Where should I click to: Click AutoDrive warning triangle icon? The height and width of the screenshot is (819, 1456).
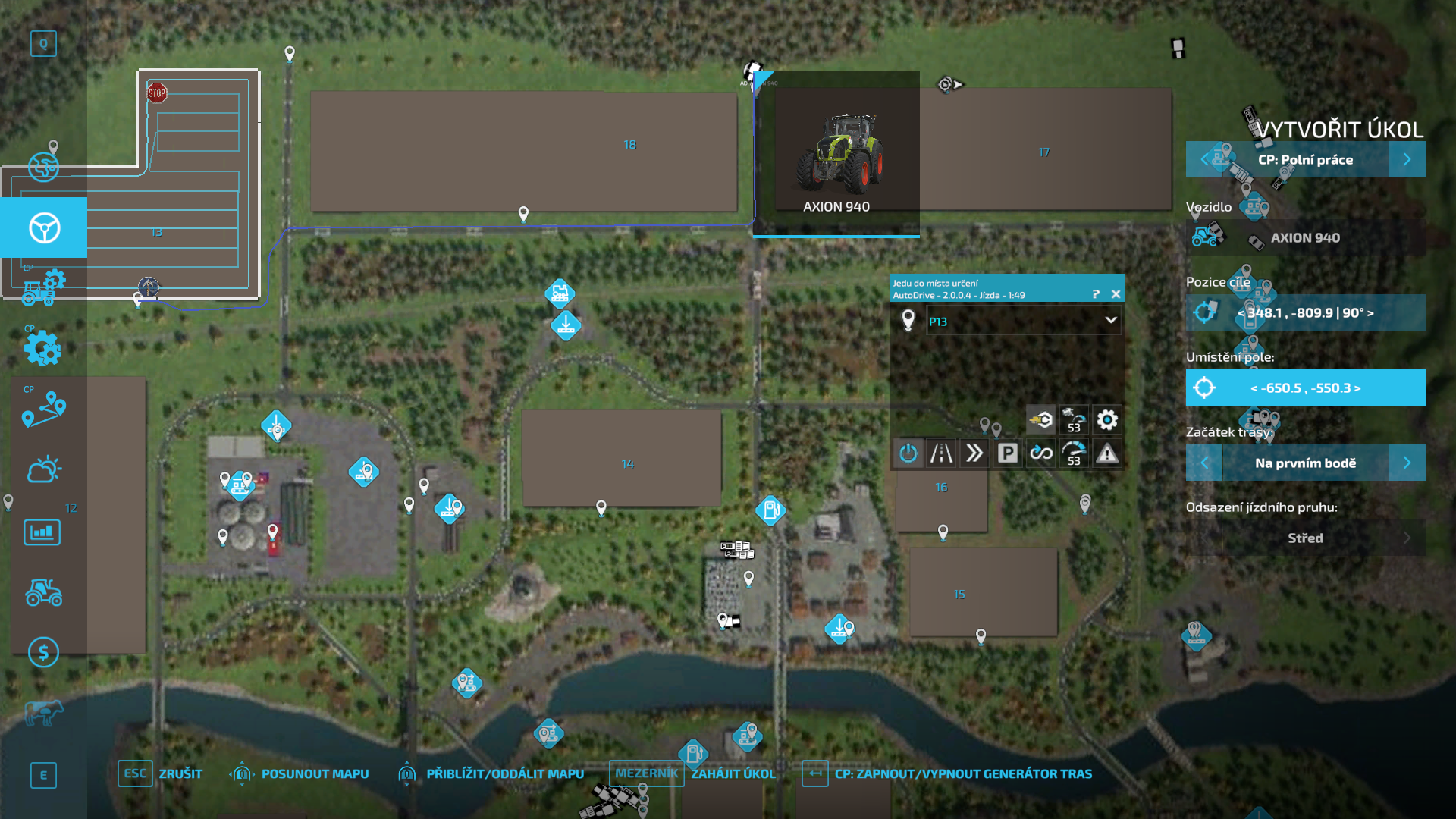coord(1107,453)
